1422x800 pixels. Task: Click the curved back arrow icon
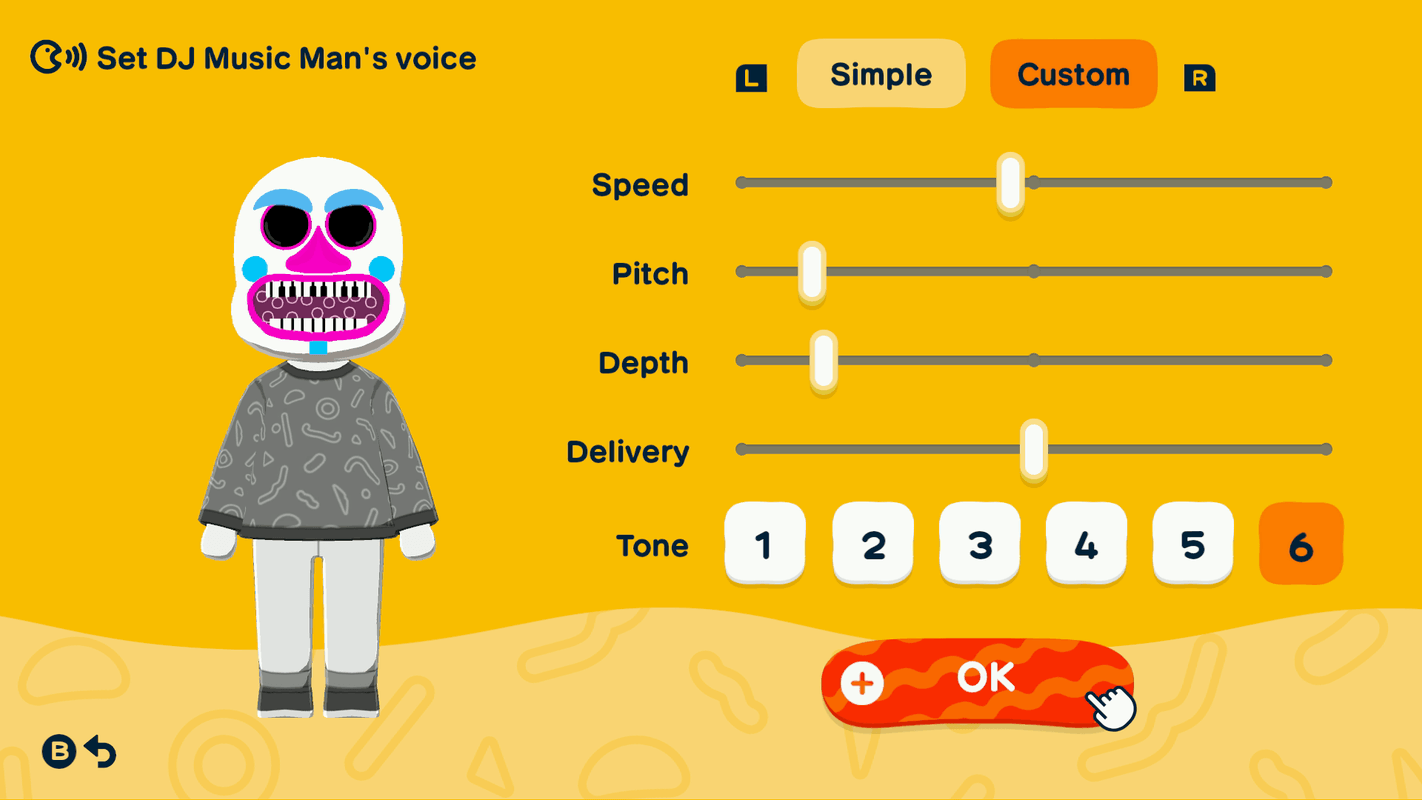(x=100, y=752)
